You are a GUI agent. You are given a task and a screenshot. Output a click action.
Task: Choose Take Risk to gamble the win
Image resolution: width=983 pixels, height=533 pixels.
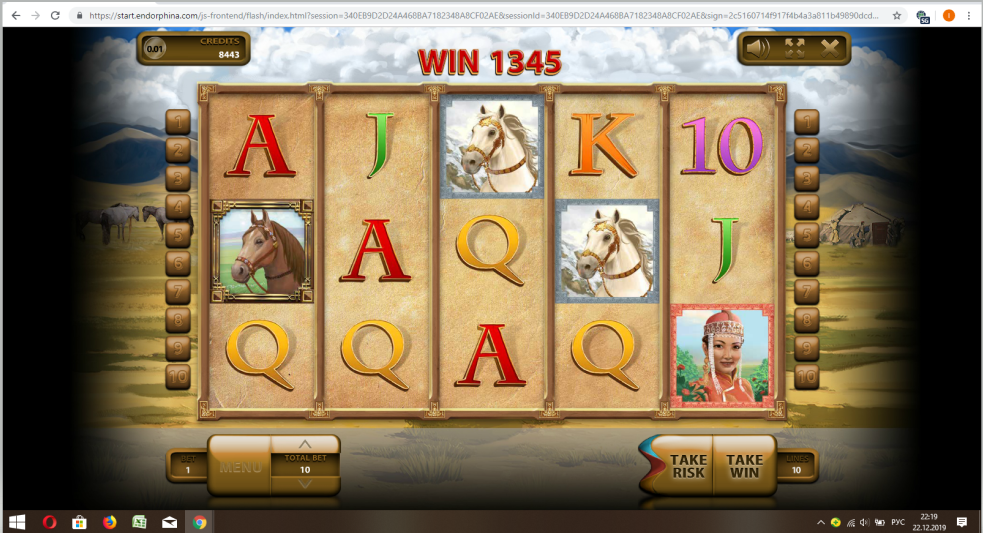coord(688,466)
